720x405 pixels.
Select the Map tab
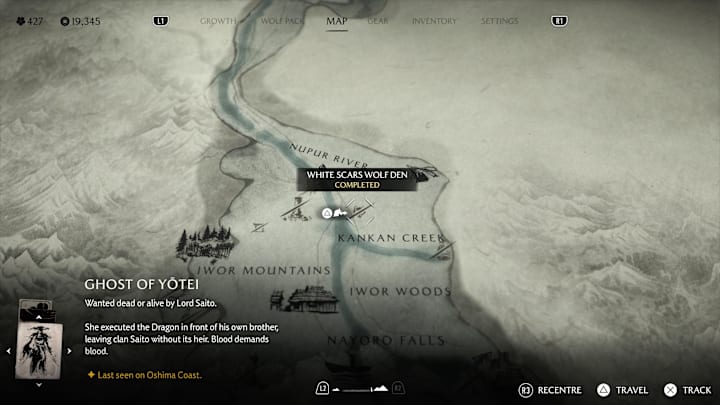337,21
